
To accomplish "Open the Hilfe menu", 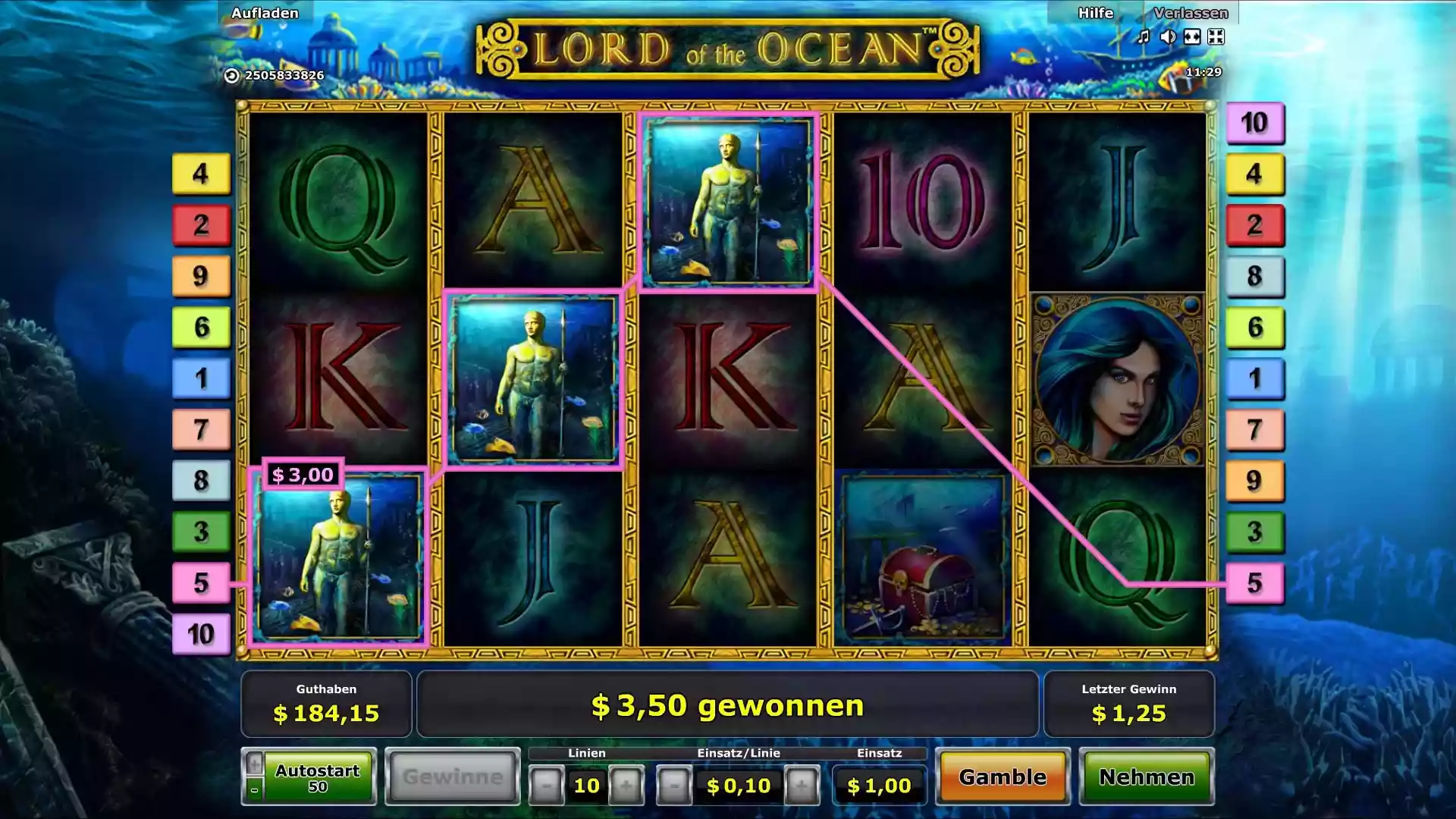I will 1095,12.
